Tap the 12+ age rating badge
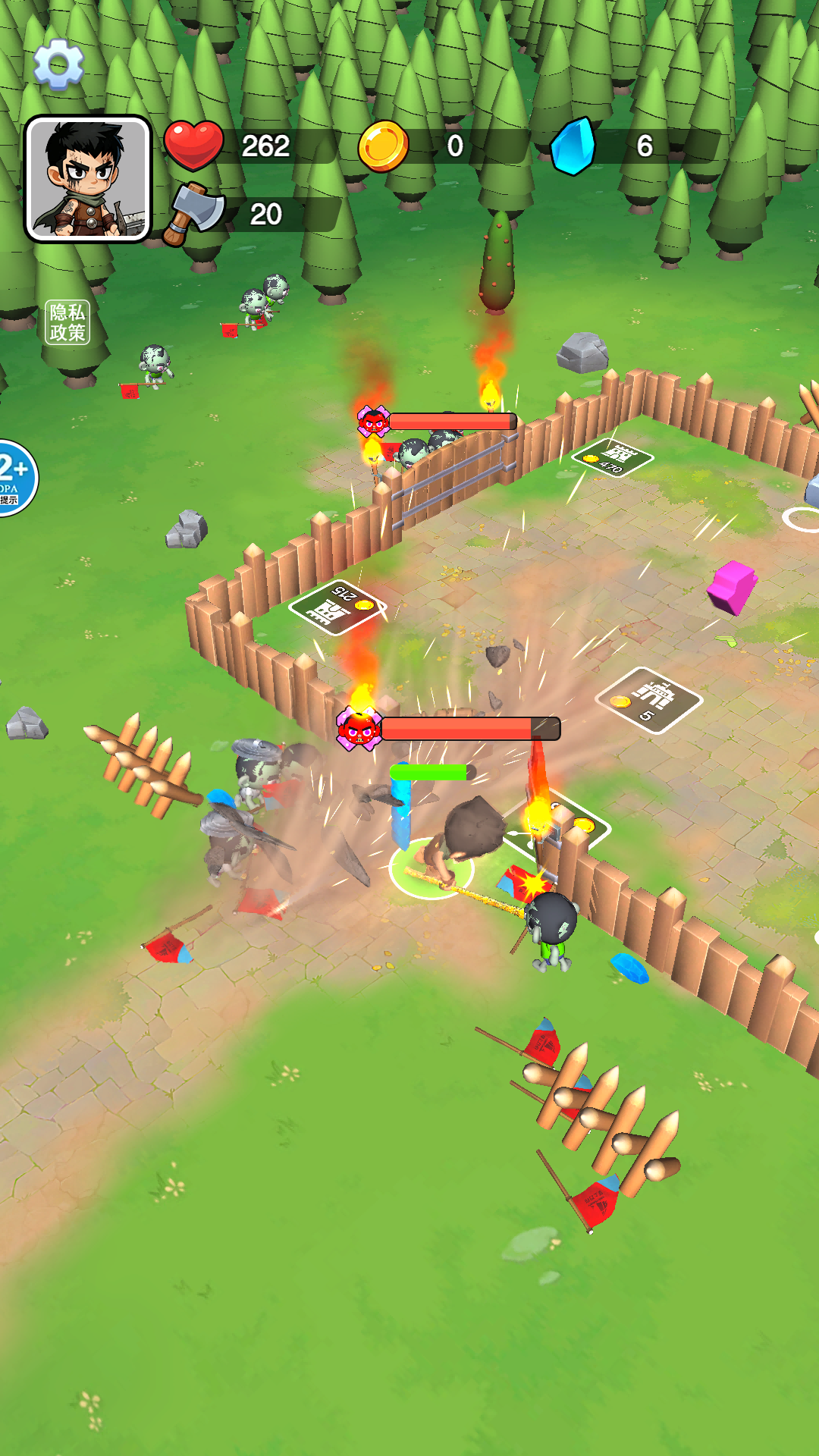Image resolution: width=819 pixels, height=1456 pixels. point(15,478)
